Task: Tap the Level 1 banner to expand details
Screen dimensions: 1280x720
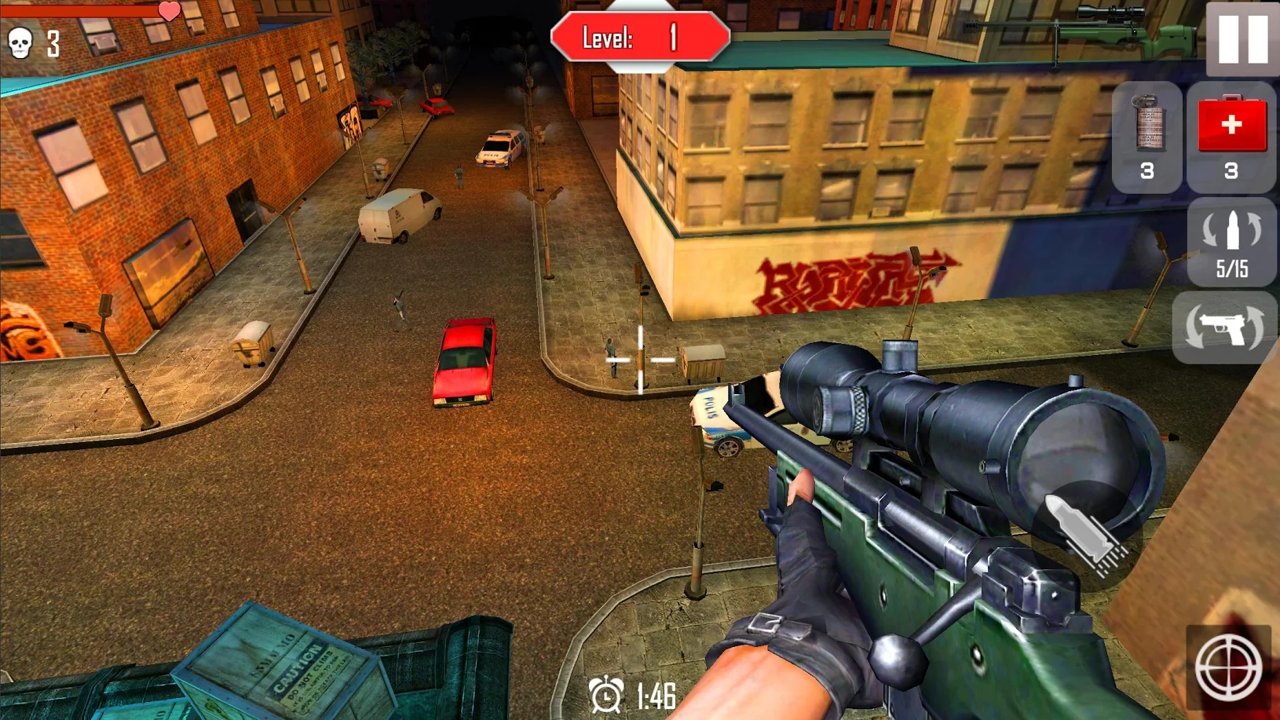Action: [640, 35]
